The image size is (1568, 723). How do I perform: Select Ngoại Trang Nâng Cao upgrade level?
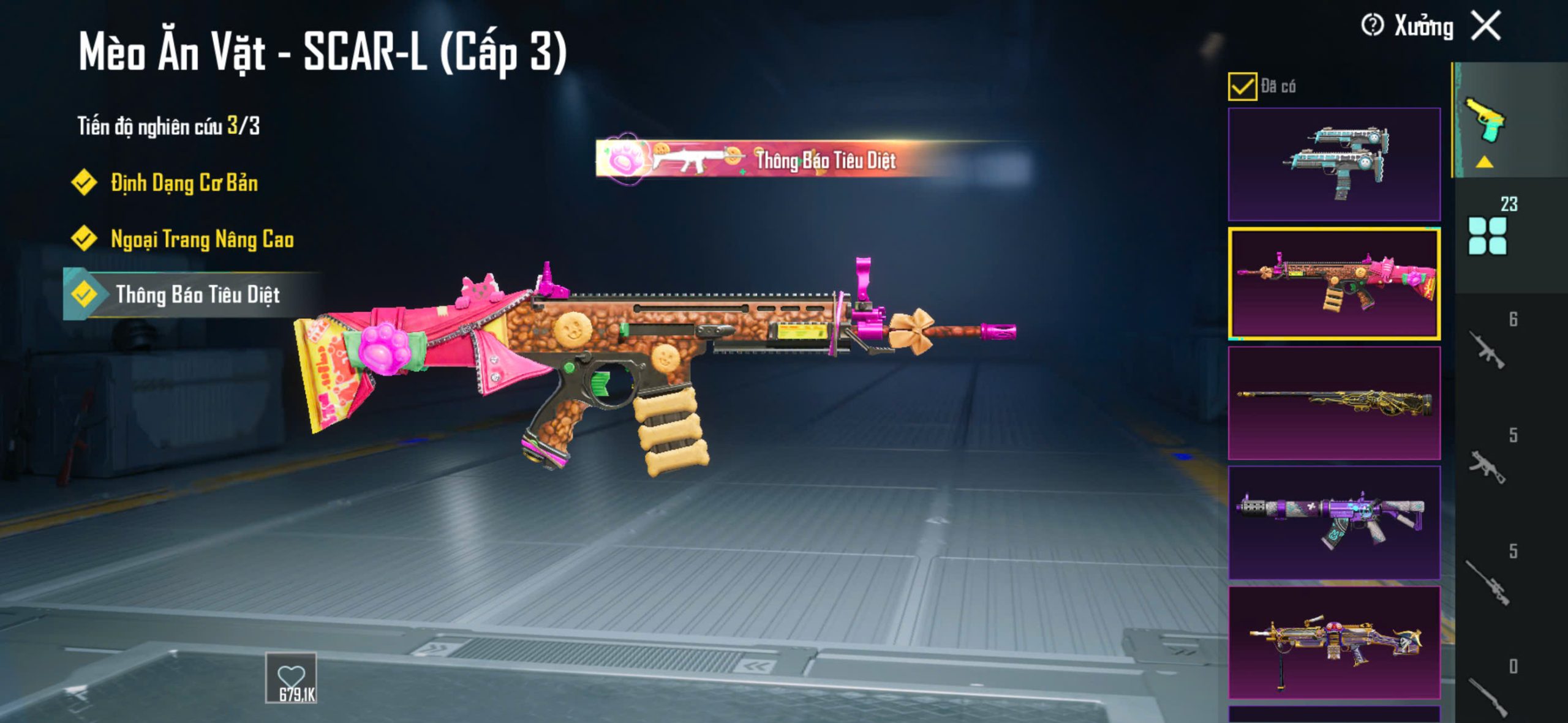coord(202,239)
